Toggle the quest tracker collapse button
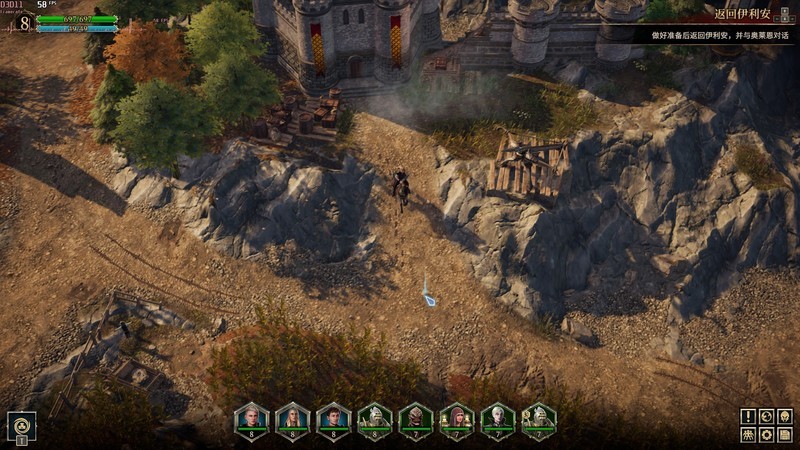Viewport: 800px width, 450px height. point(785,15)
